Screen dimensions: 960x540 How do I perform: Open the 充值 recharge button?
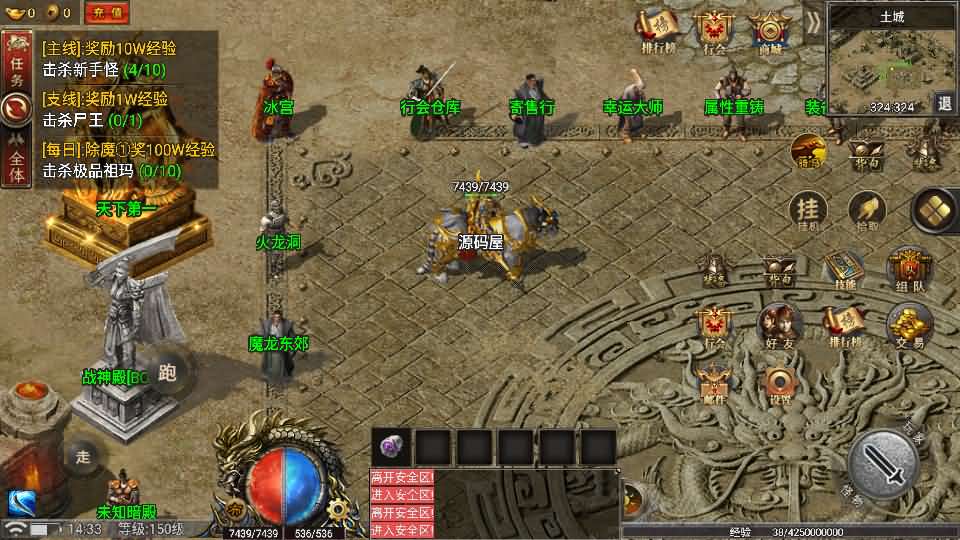pyautogui.click(x=107, y=13)
